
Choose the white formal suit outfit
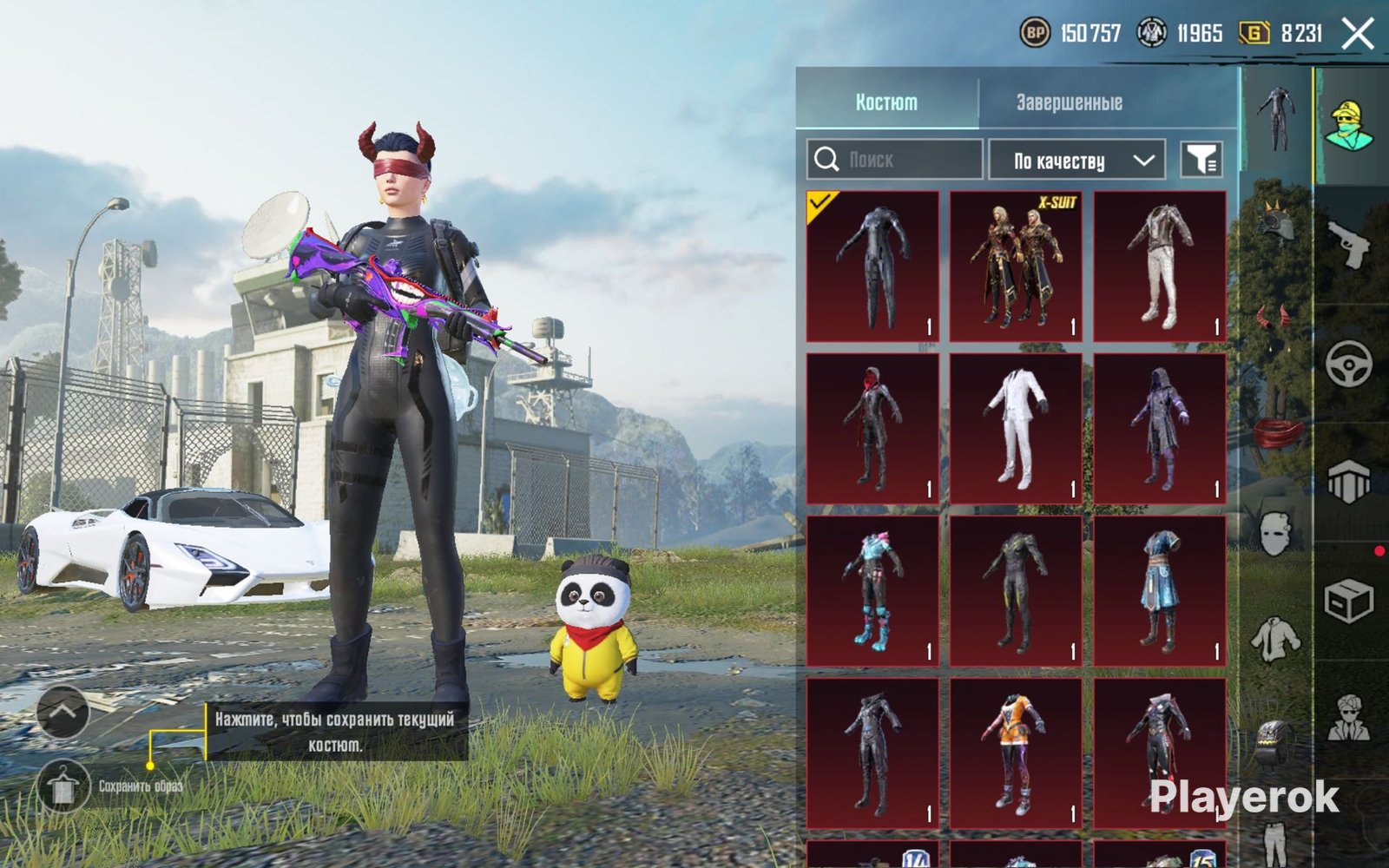1016,428
